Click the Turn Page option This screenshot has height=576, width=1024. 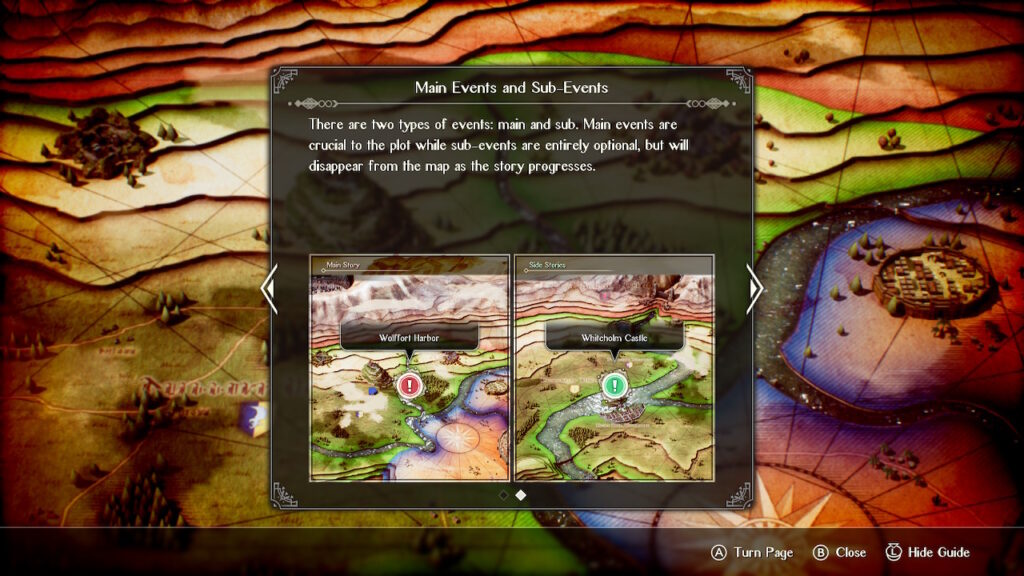(752, 552)
